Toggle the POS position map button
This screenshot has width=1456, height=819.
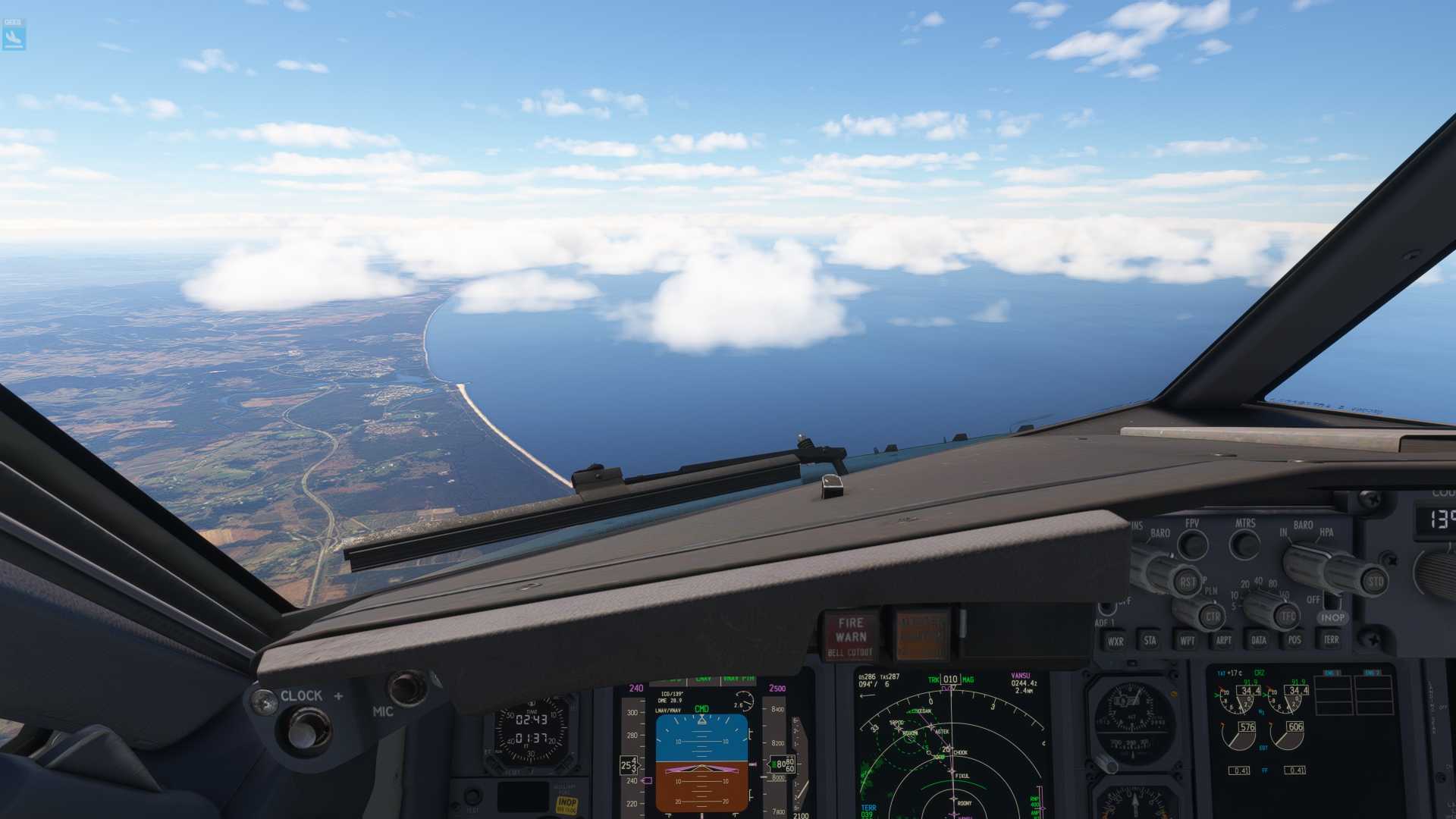click(1294, 640)
